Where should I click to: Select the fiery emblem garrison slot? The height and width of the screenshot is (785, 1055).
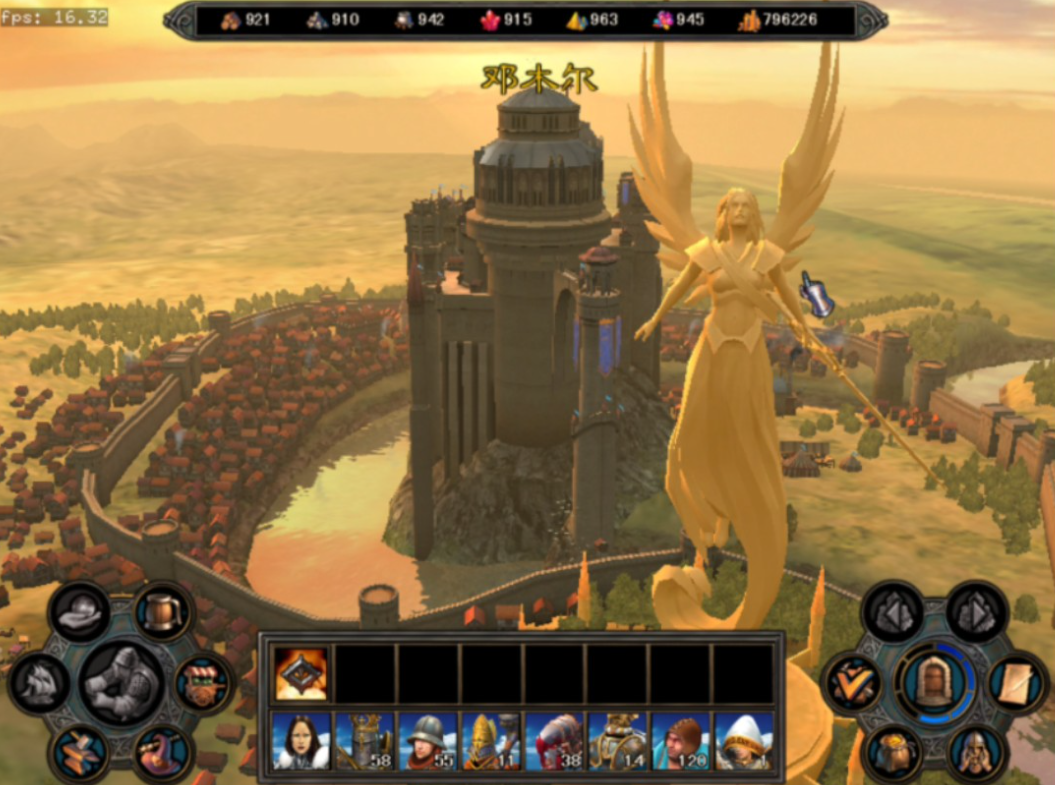(x=301, y=673)
